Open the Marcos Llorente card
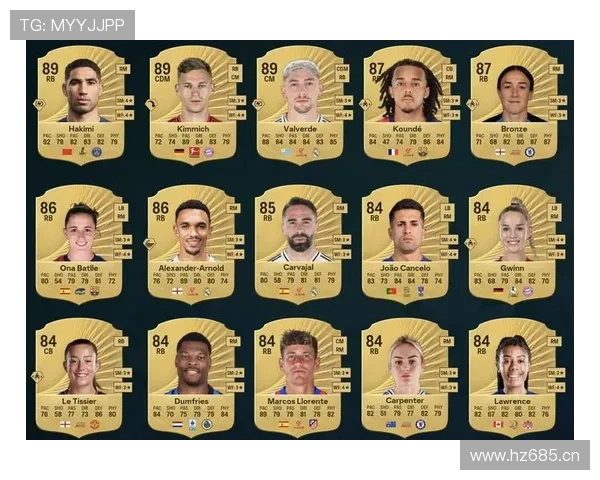 300,377
